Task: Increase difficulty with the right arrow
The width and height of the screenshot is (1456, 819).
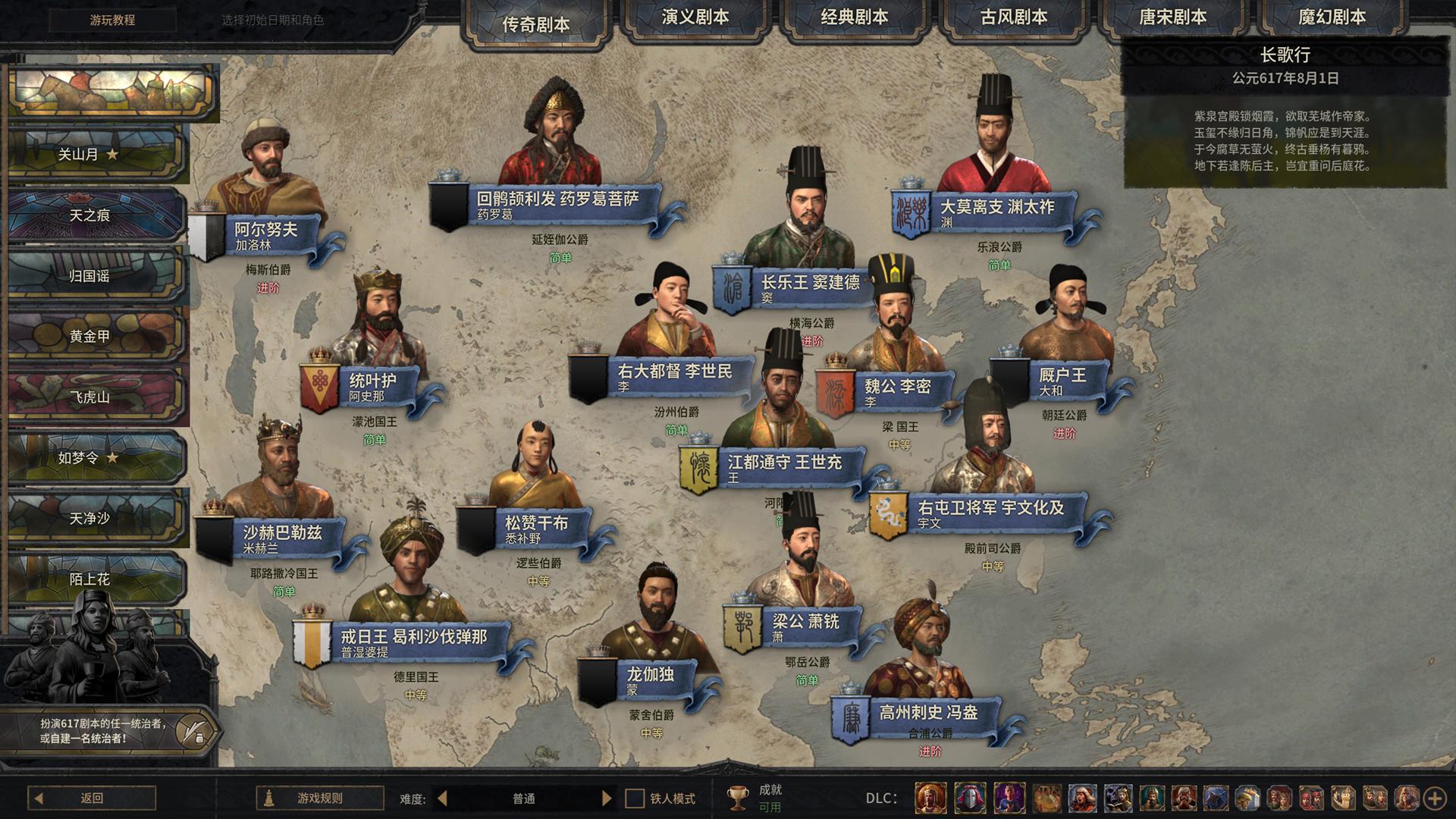Action: tap(606, 799)
